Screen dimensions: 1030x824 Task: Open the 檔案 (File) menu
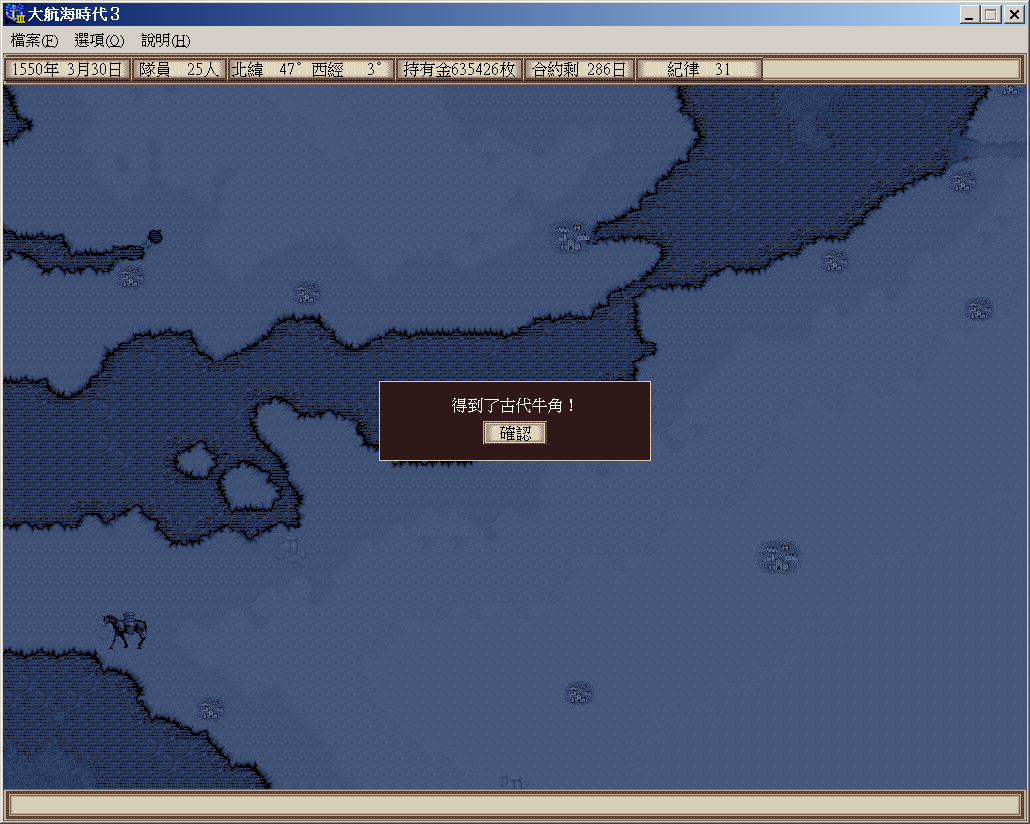(34, 41)
